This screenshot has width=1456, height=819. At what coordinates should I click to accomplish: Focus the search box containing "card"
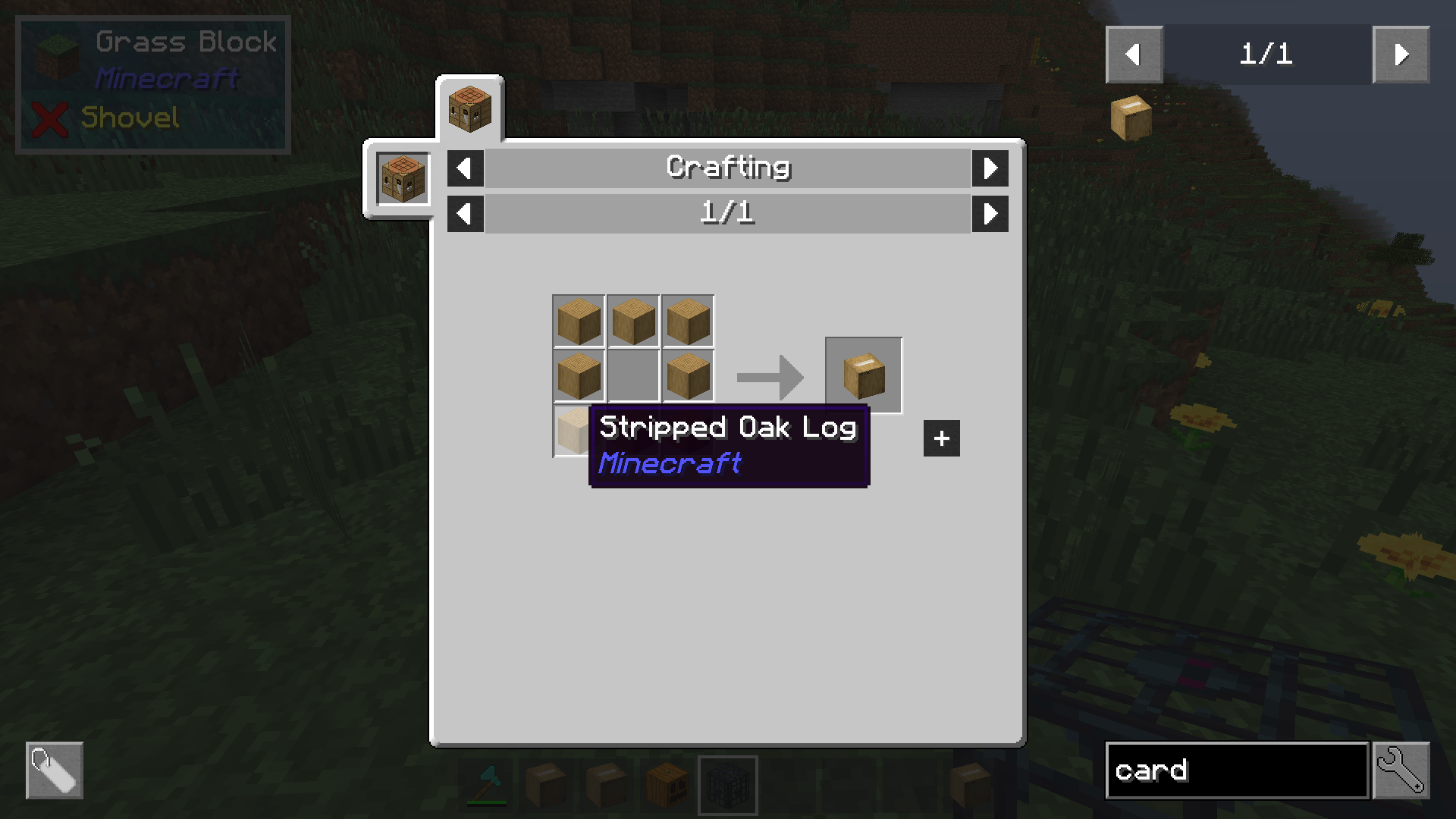point(1236,770)
